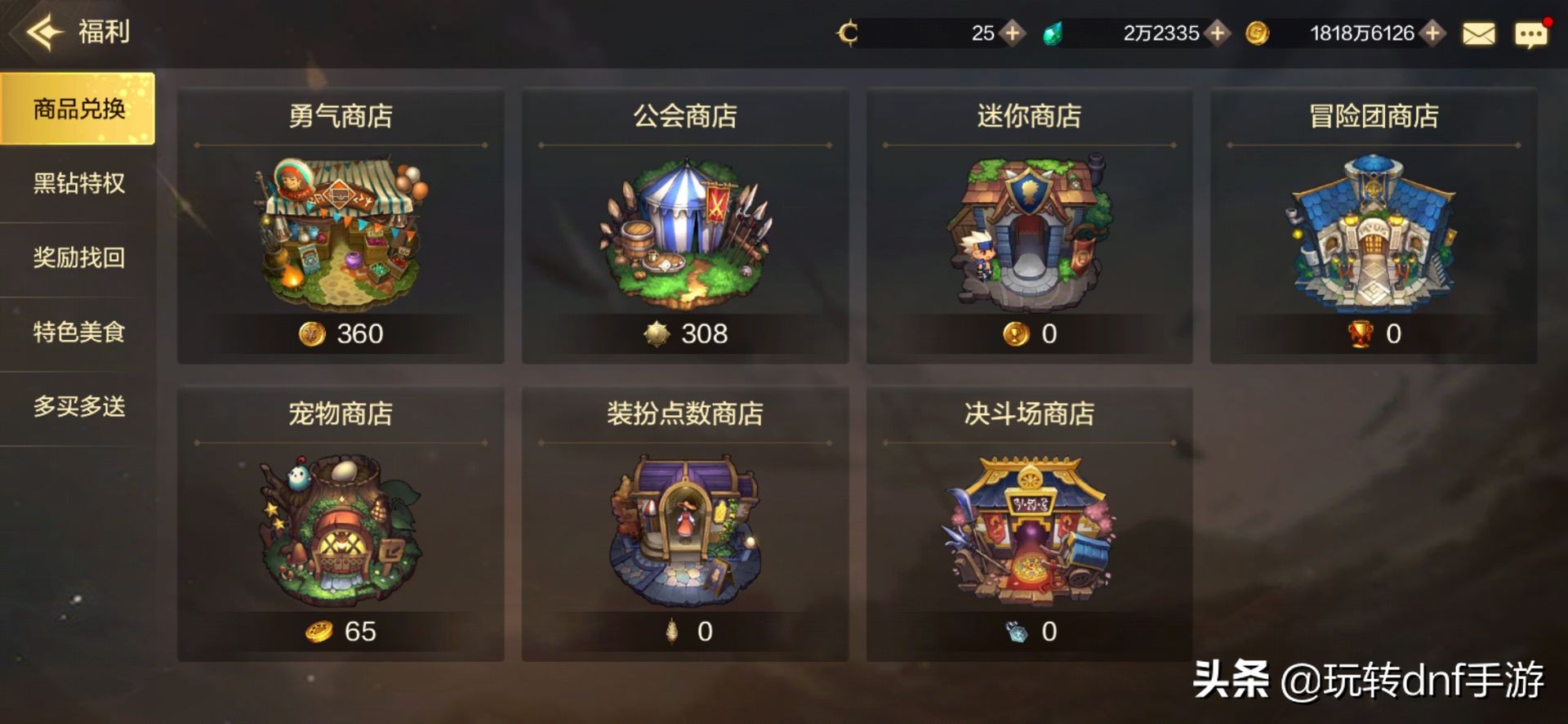Click the emerald gem currency icon
This screenshot has height=724, width=1568.
pos(1053,34)
